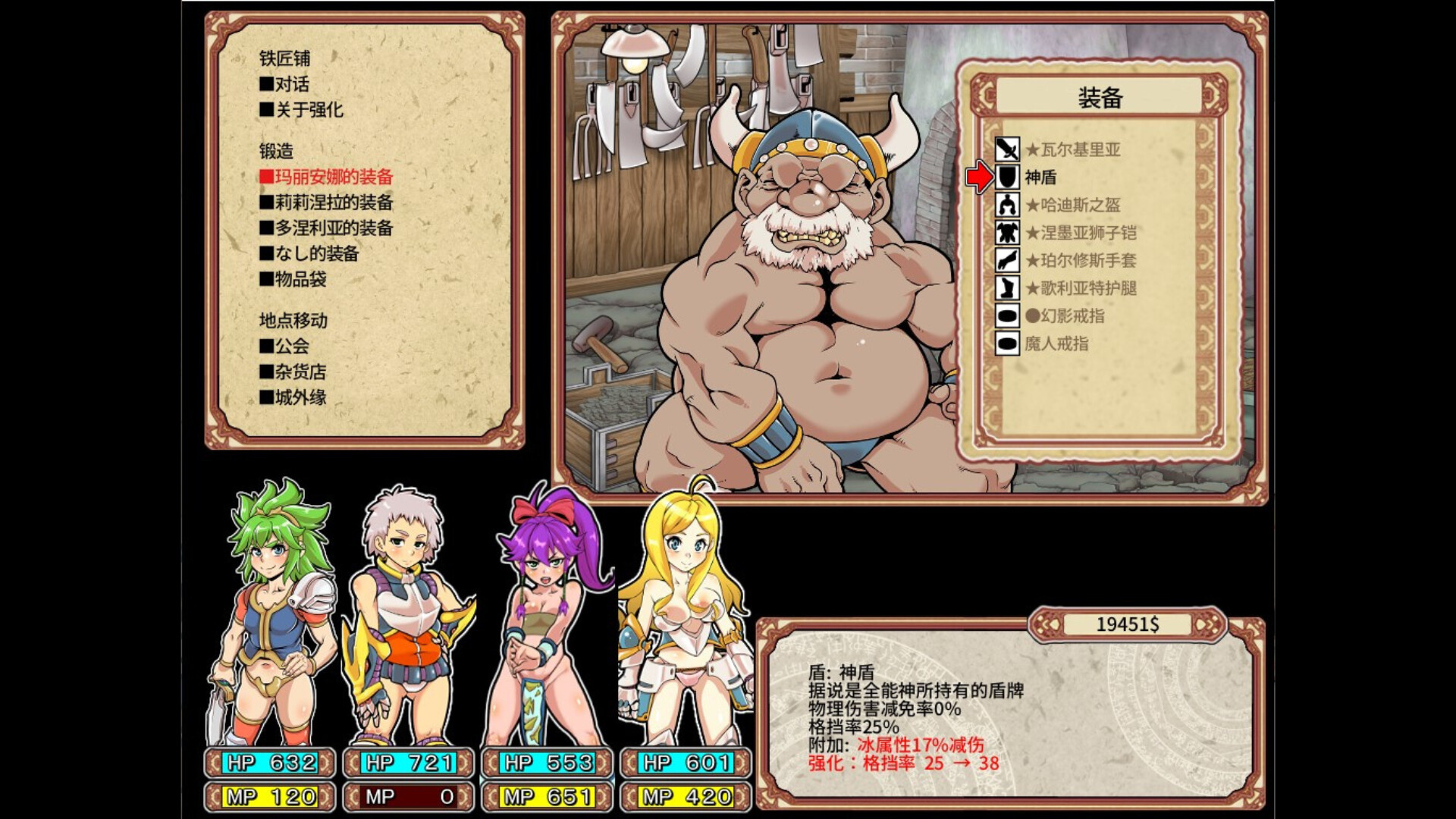
Task: Select the sword icon beside 瓦尔基里亚
Action: pyautogui.click(x=1009, y=149)
